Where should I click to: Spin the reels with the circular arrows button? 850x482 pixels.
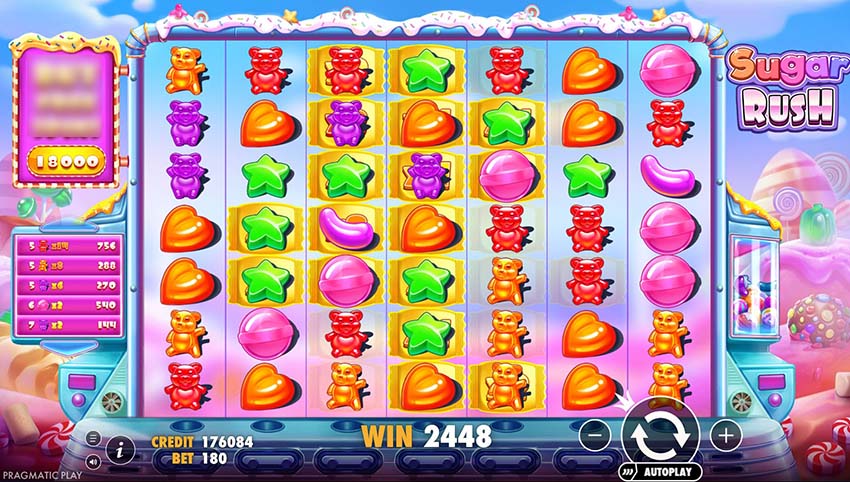click(660, 434)
